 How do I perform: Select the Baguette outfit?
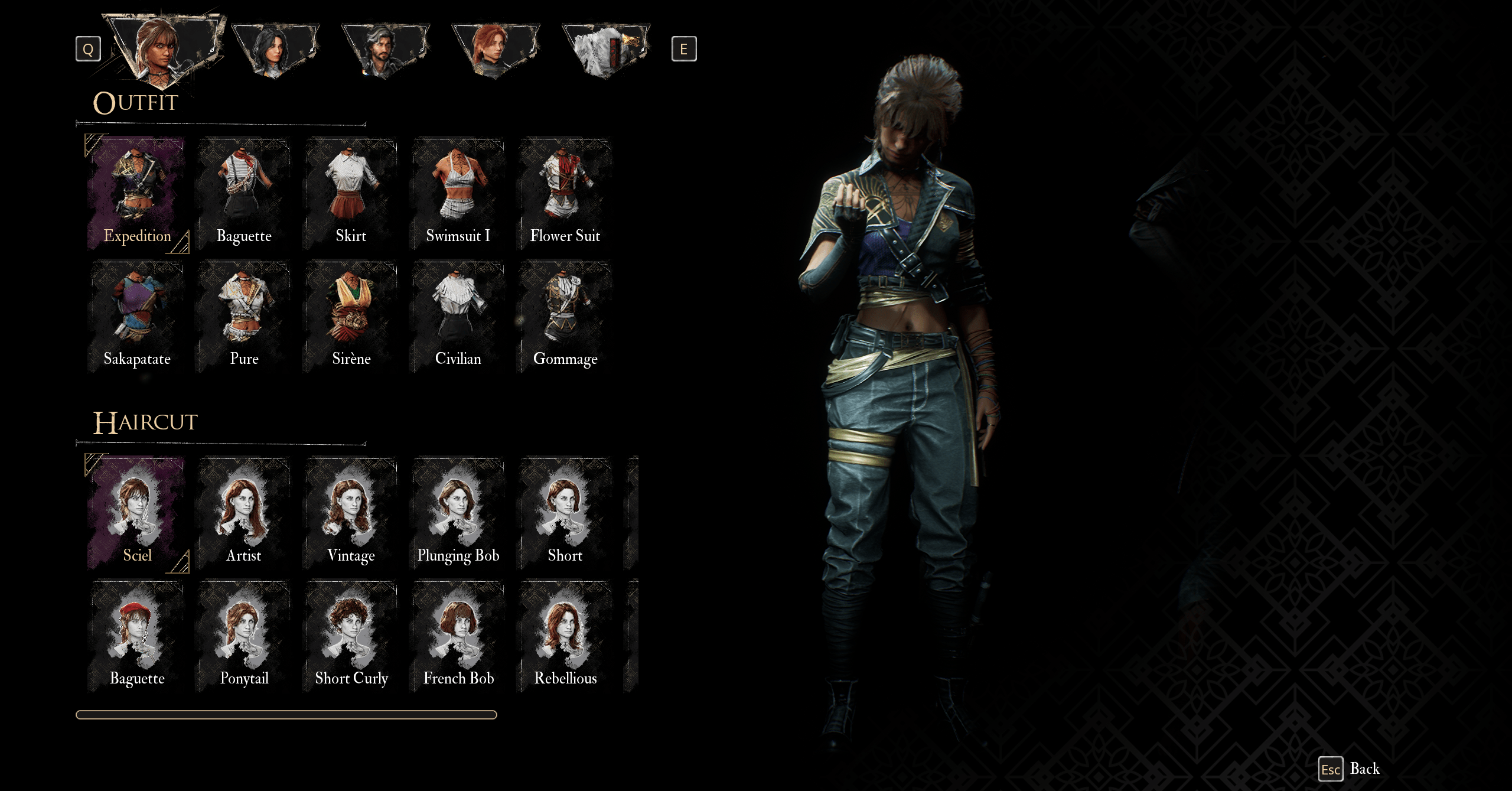coord(244,194)
